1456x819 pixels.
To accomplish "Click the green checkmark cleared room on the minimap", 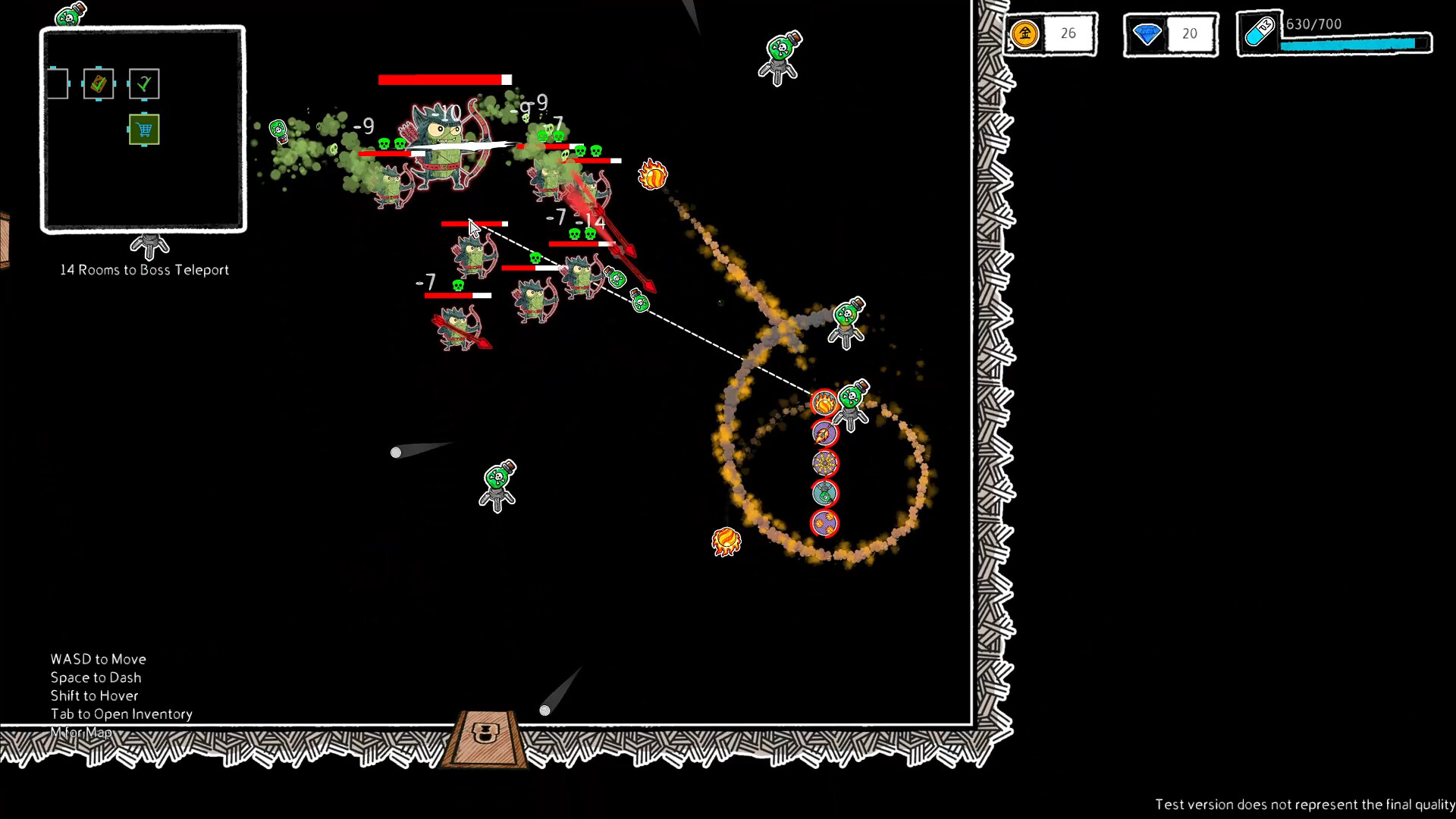I will (144, 83).
